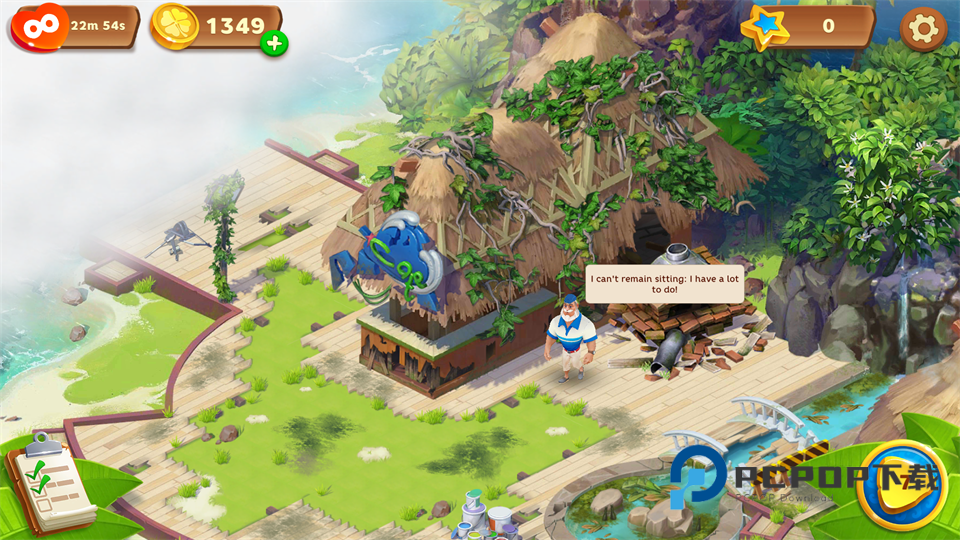Open the settings gear menu
Screen dimensions: 960x540
pos(922,29)
